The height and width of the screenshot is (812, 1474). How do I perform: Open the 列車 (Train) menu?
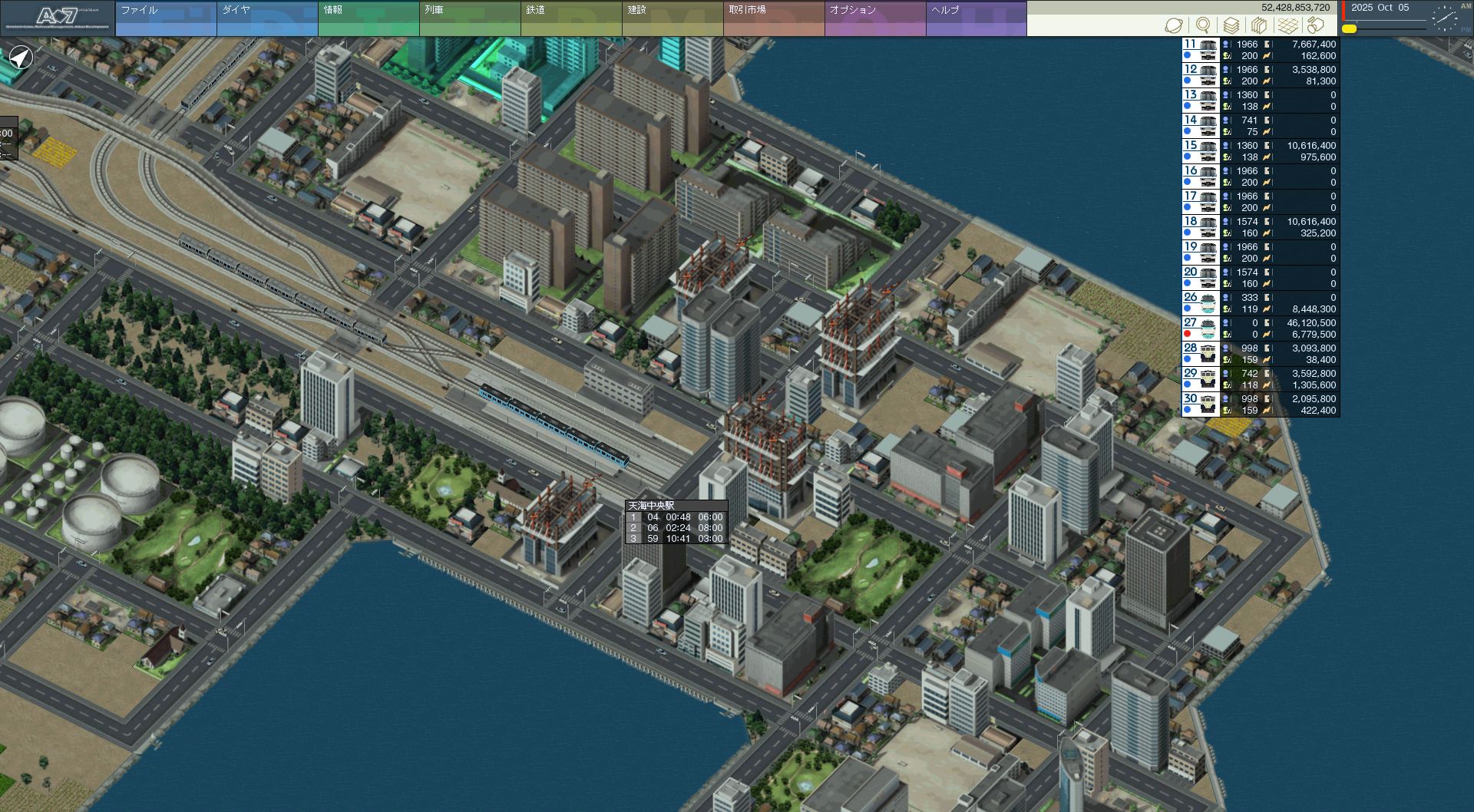coord(469,18)
